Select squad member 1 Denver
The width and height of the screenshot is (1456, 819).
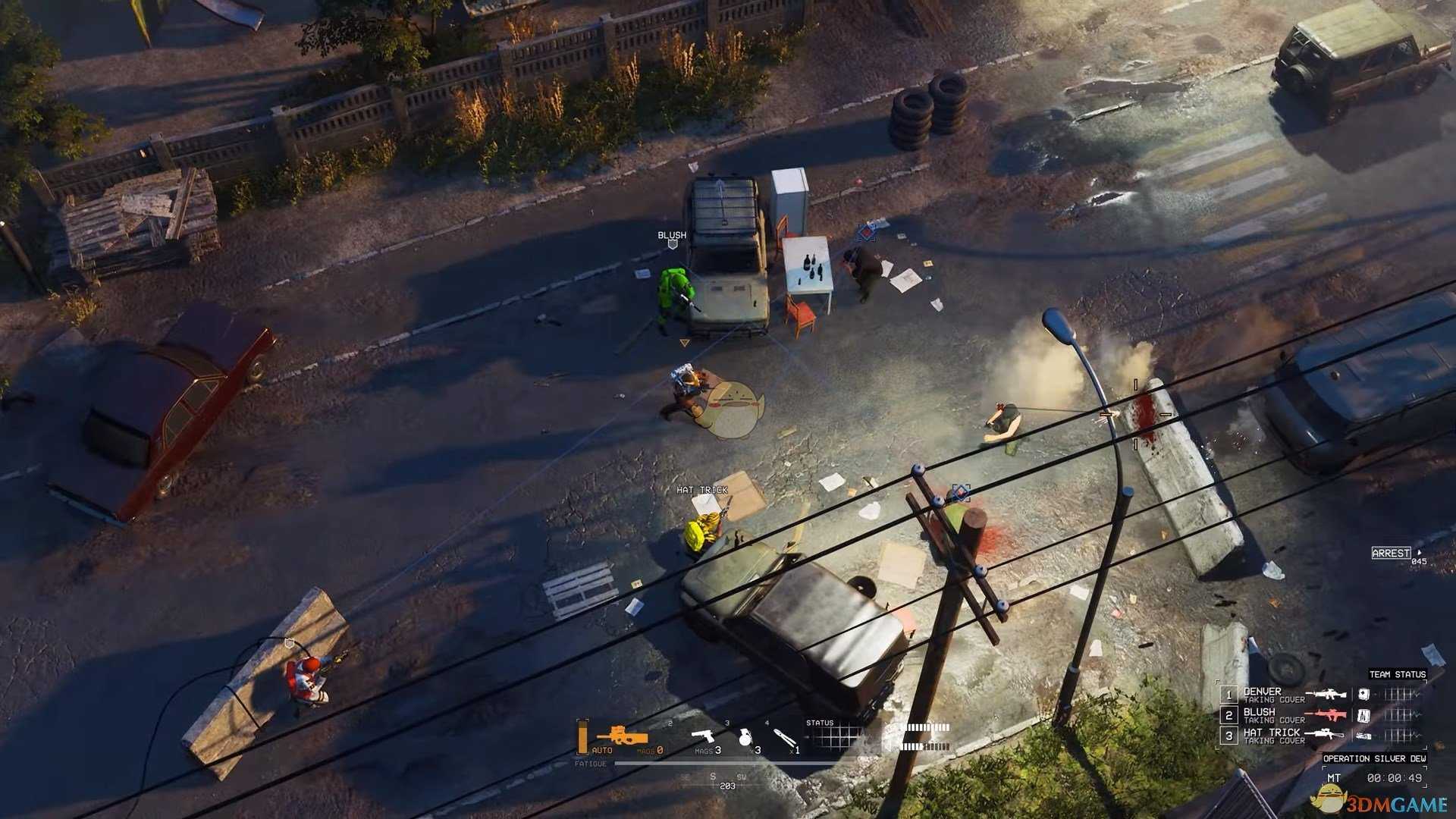tap(1228, 694)
